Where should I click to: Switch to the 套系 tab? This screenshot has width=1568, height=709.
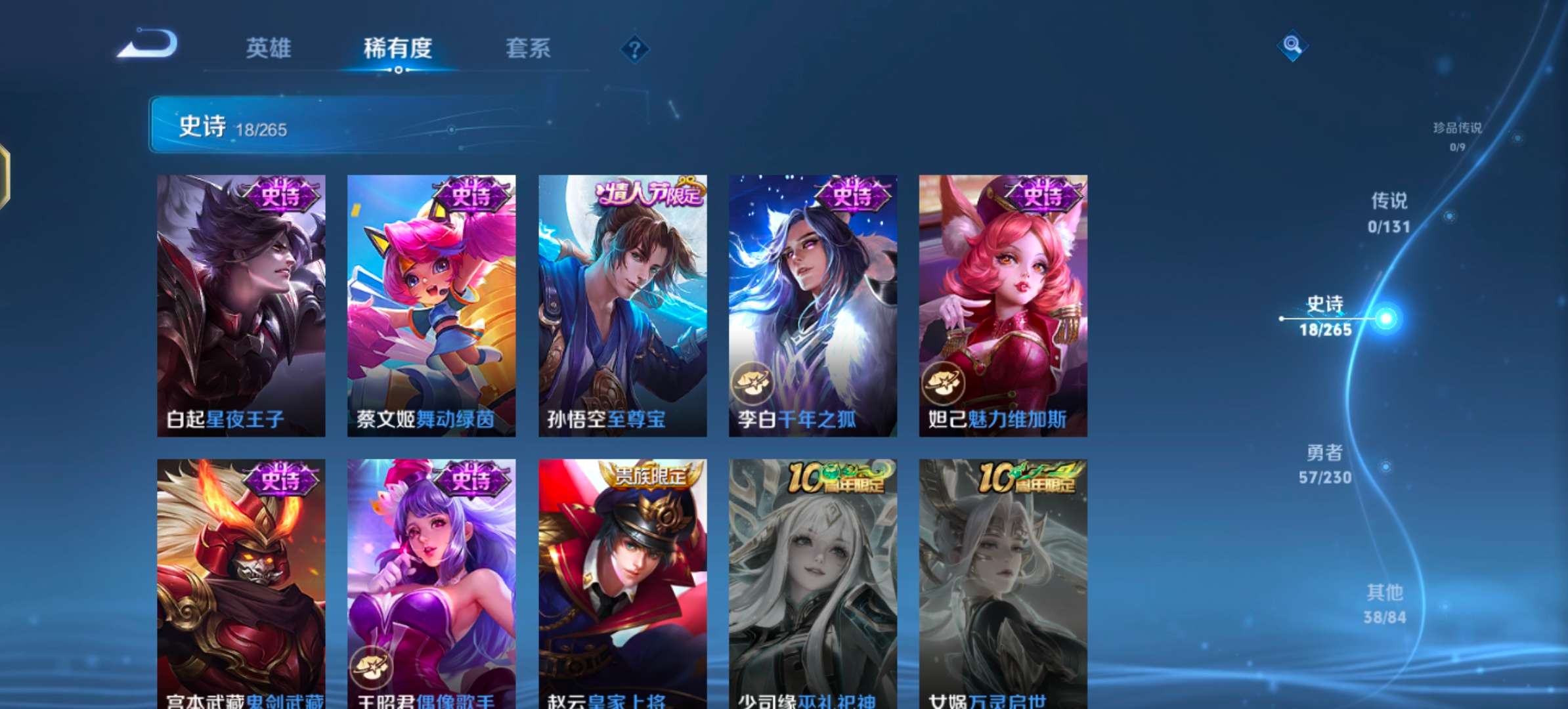tap(527, 49)
